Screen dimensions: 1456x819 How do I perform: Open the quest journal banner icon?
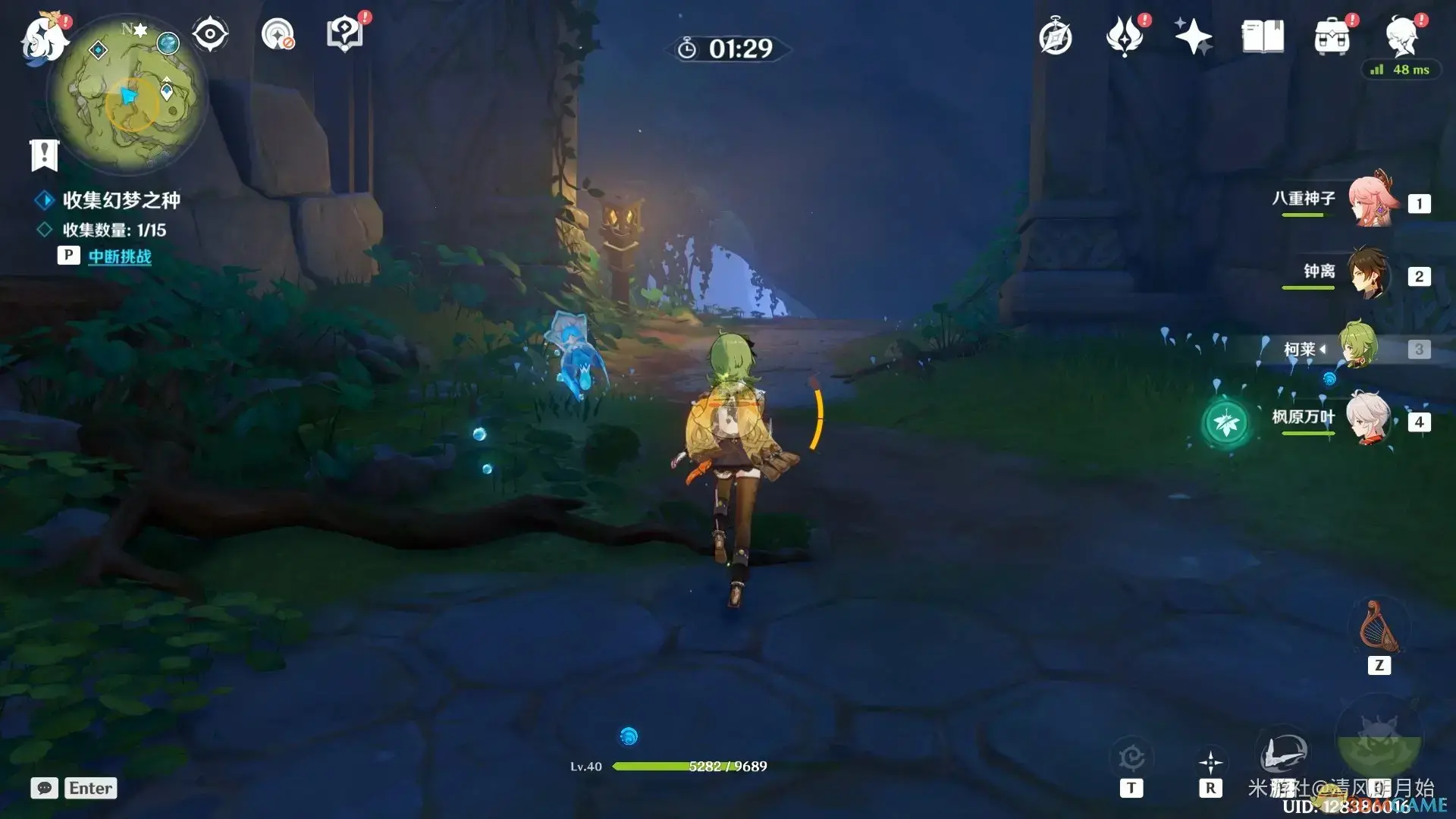point(44,155)
